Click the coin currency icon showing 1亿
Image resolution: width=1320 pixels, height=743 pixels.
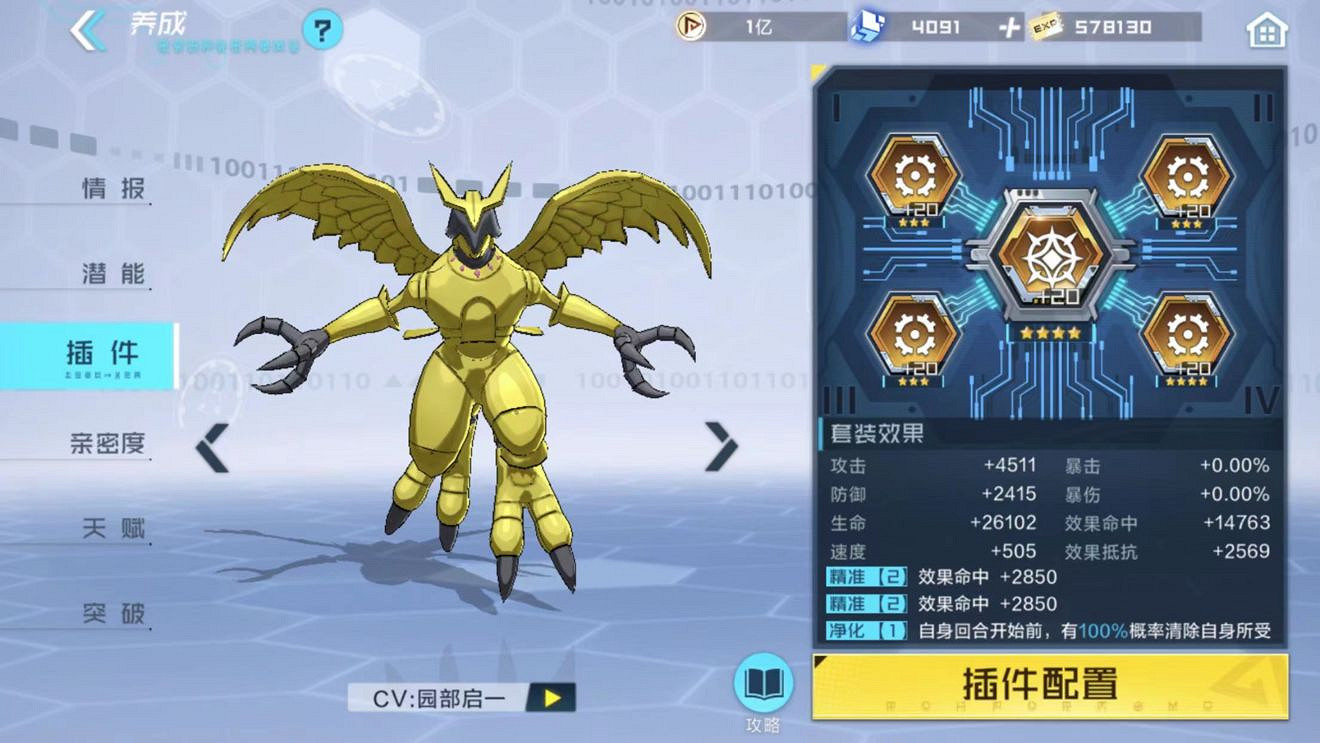coord(690,28)
